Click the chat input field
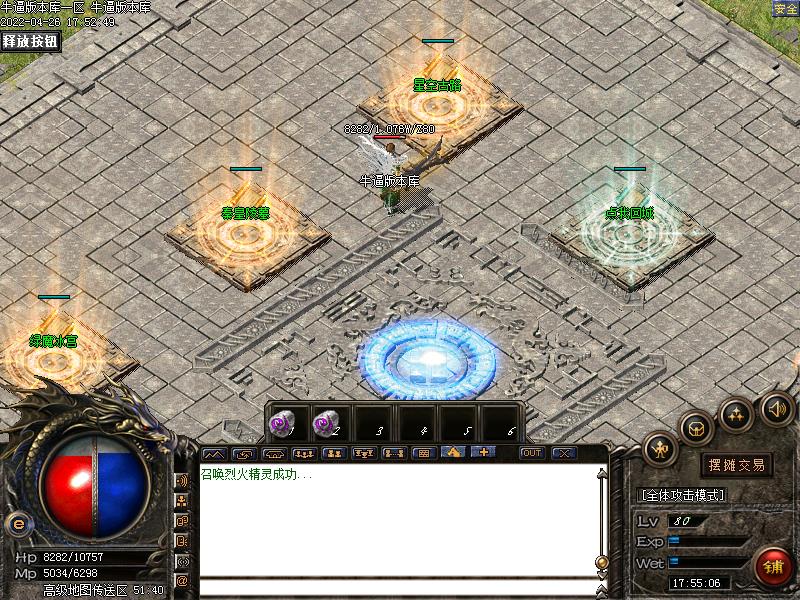The width and height of the screenshot is (800, 600). tap(400, 587)
